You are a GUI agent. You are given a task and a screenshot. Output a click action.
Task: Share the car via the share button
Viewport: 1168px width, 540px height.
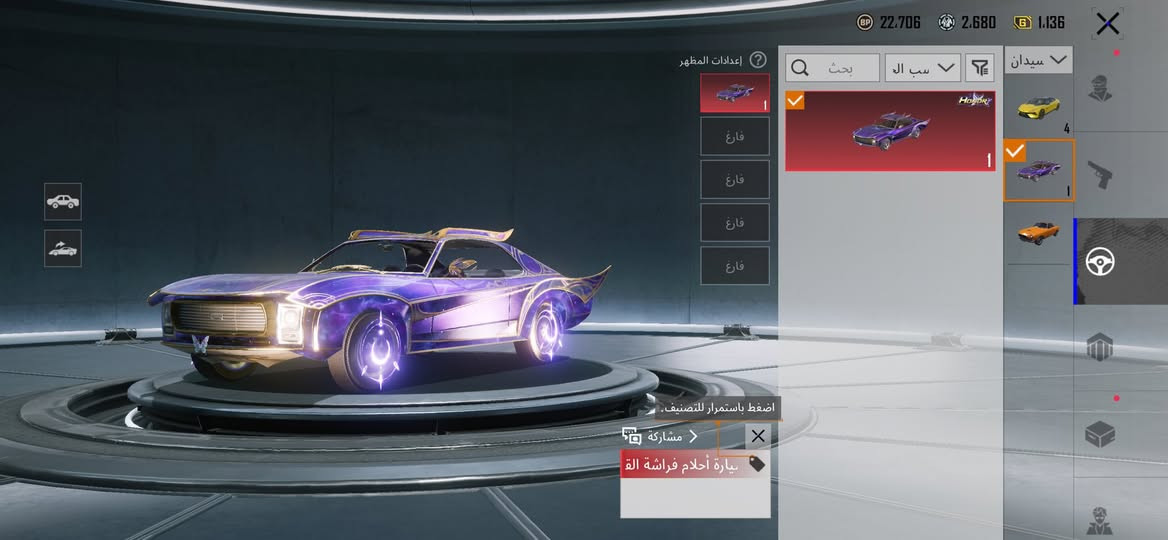[660, 436]
